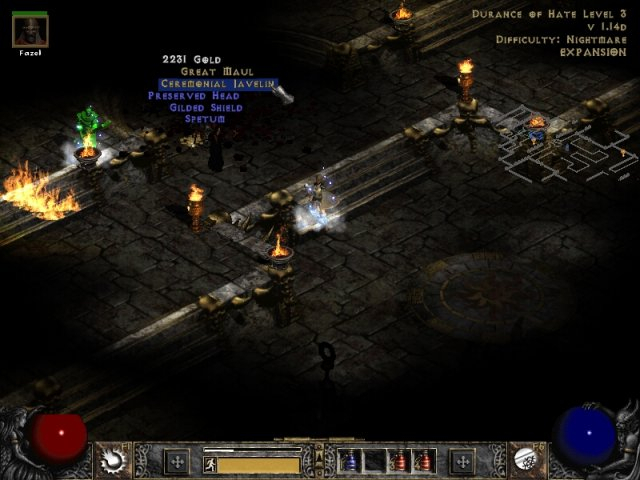Toggle the run/walk running figure button
Screen dimensions: 640x480
point(210,465)
